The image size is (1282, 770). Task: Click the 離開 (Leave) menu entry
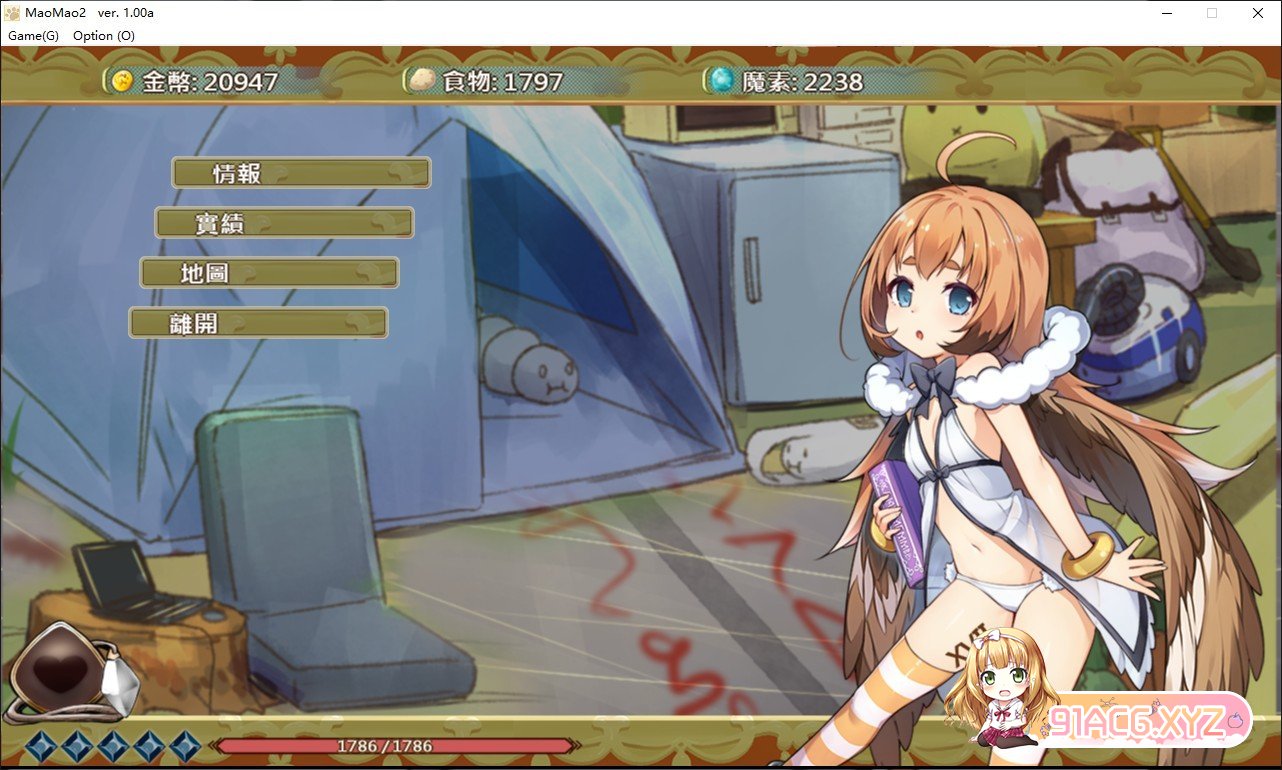click(x=258, y=323)
